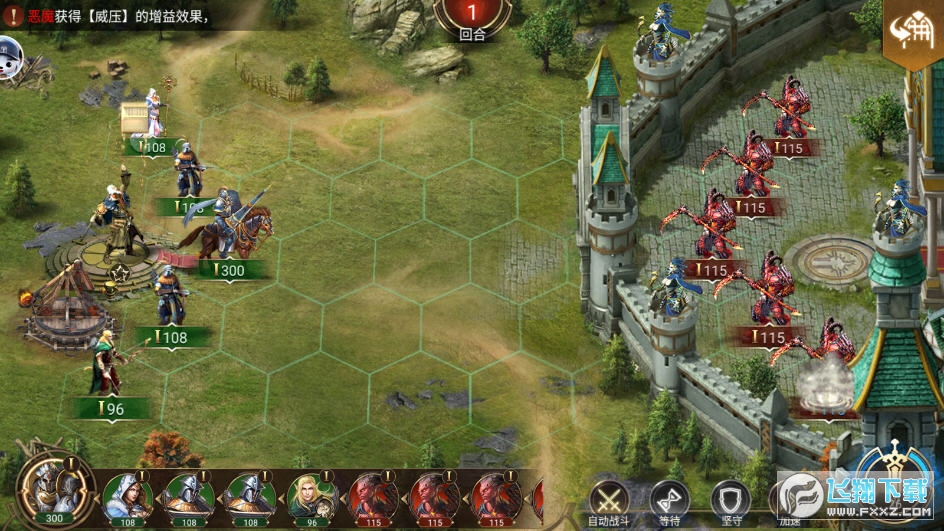This screenshot has height=531, width=944.
Task: Open the round mascot avatar icon
Action: click(x=9, y=55)
